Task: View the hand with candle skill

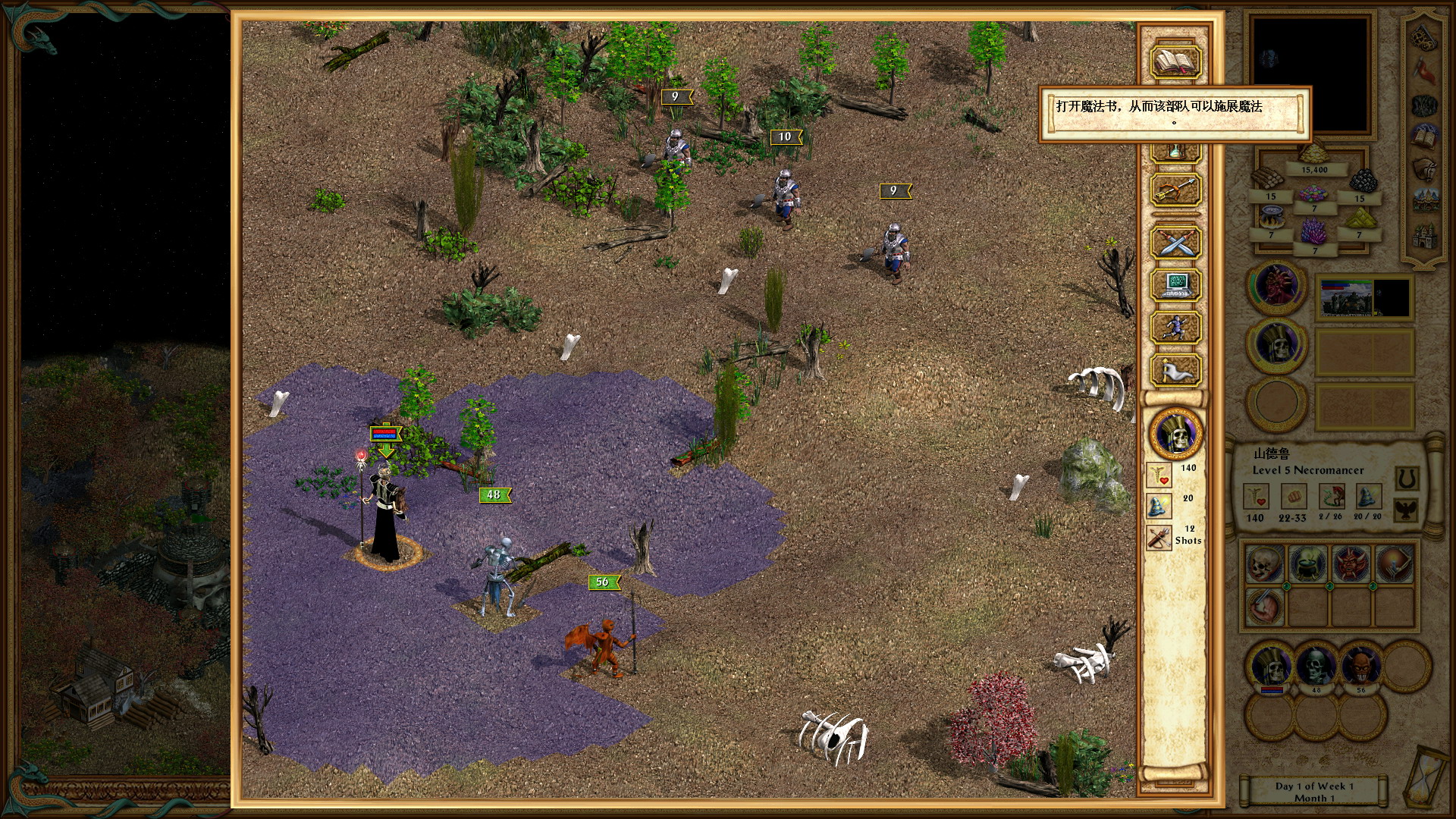Action: click(1394, 565)
